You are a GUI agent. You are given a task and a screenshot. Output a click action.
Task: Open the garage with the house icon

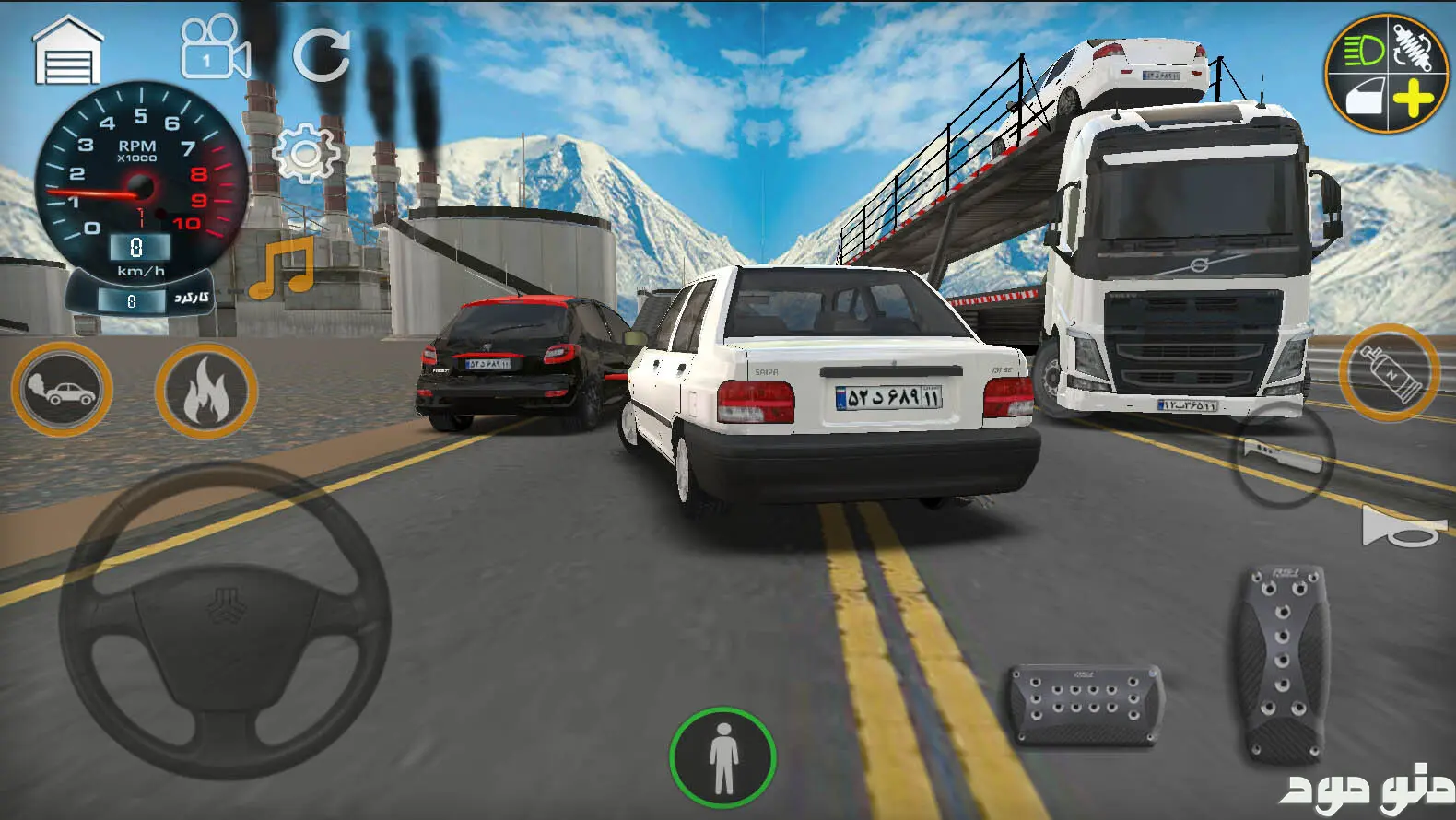[x=67, y=53]
